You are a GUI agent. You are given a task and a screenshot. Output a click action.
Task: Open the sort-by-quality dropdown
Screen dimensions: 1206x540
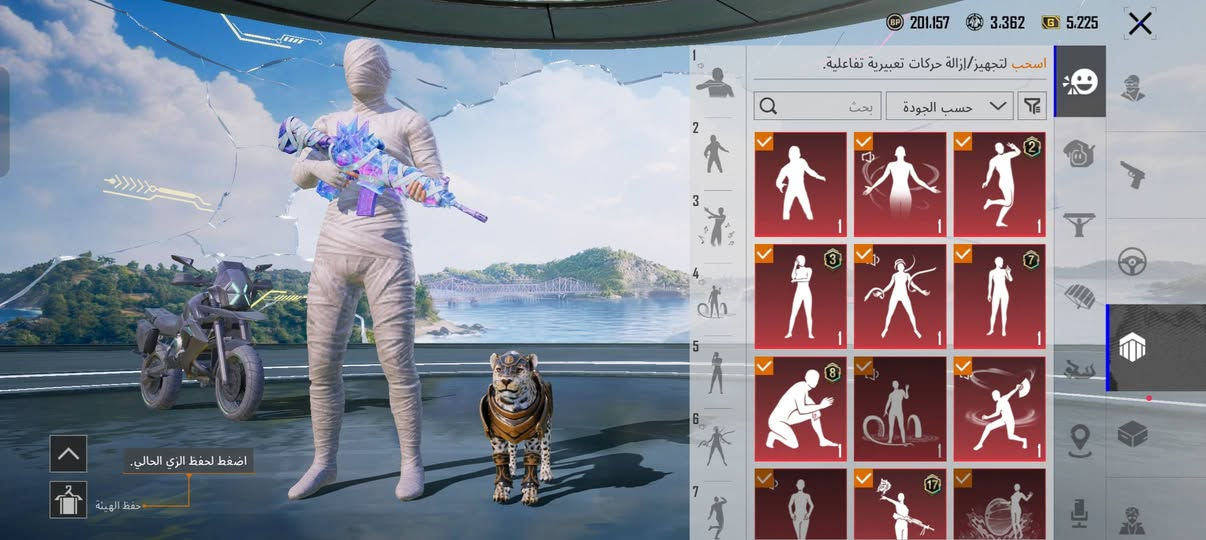point(948,105)
